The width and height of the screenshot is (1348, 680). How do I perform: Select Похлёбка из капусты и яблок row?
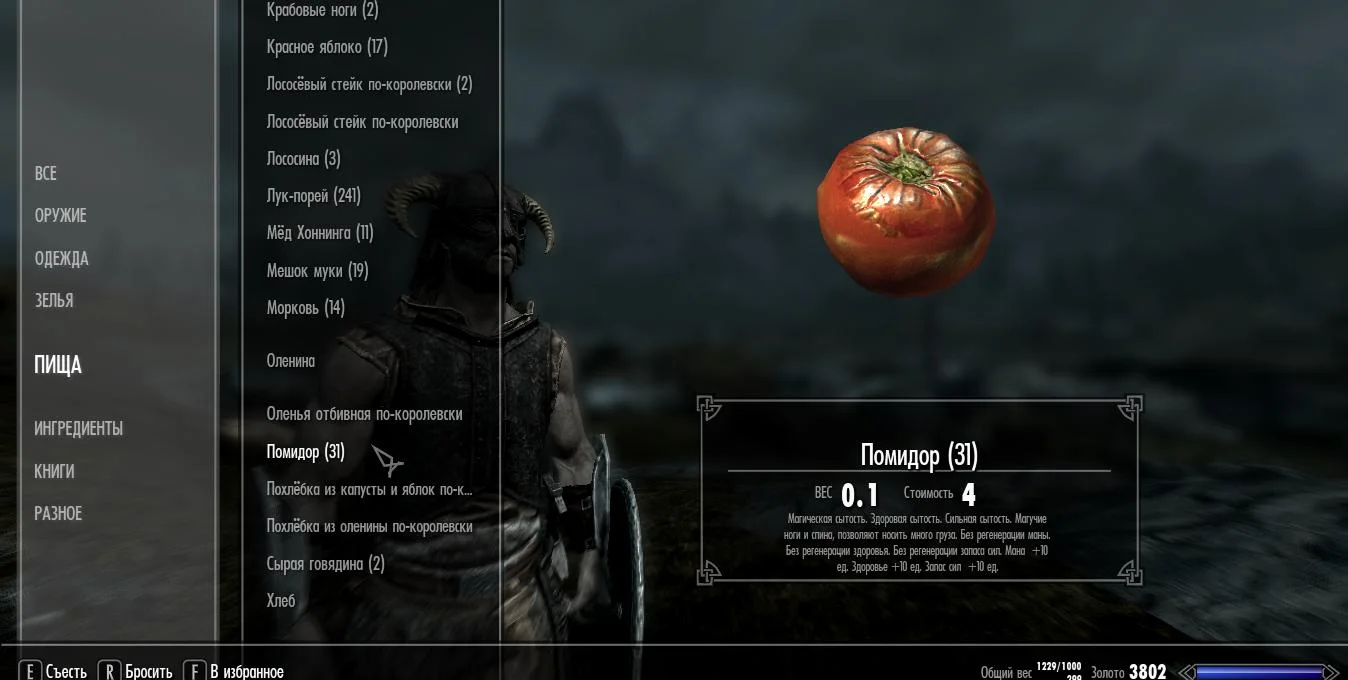(369, 490)
